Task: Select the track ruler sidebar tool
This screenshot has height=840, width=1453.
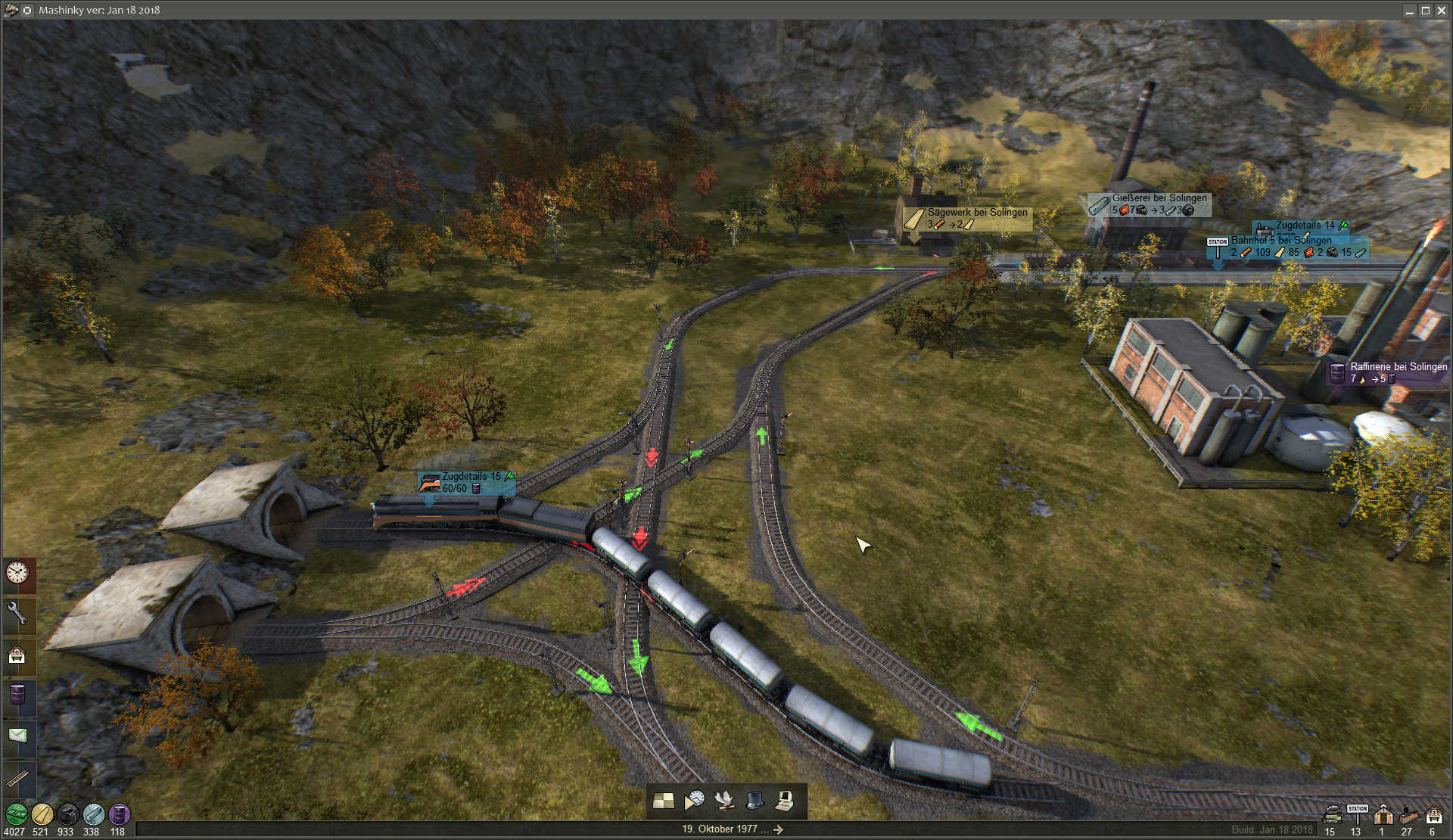Action: click(17, 777)
